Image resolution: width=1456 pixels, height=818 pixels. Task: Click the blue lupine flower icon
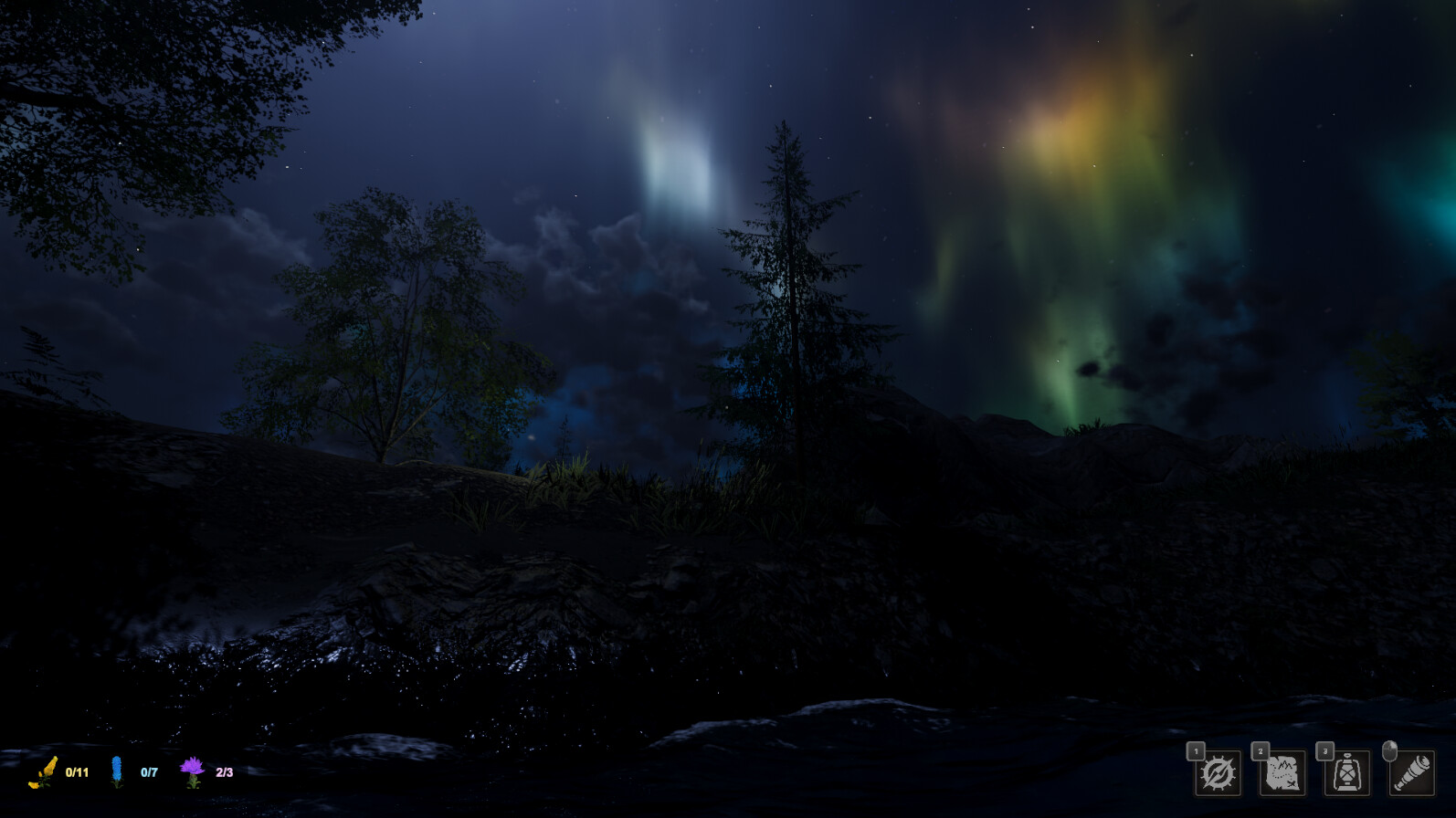tap(117, 771)
